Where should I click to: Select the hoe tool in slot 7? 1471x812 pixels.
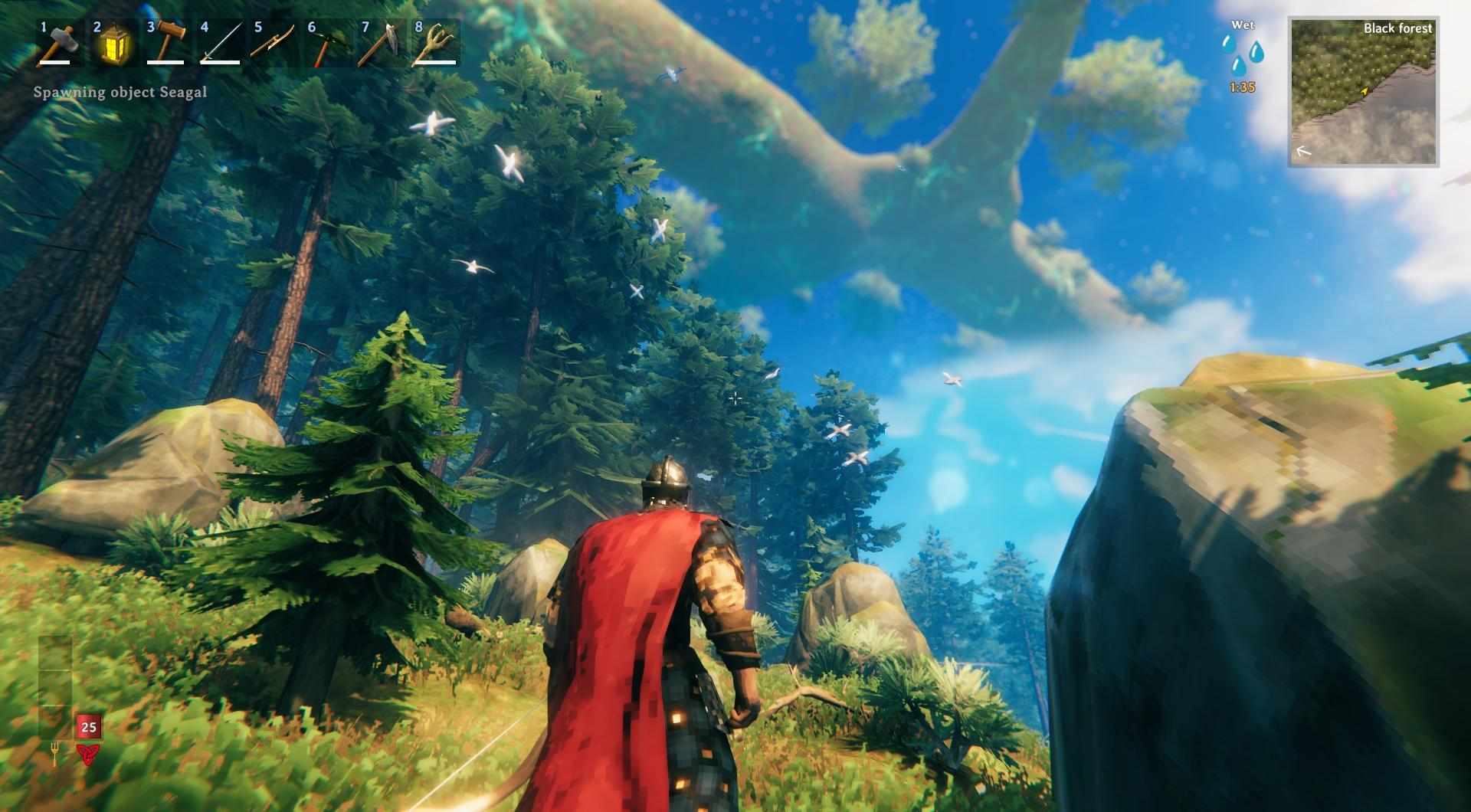click(380, 43)
